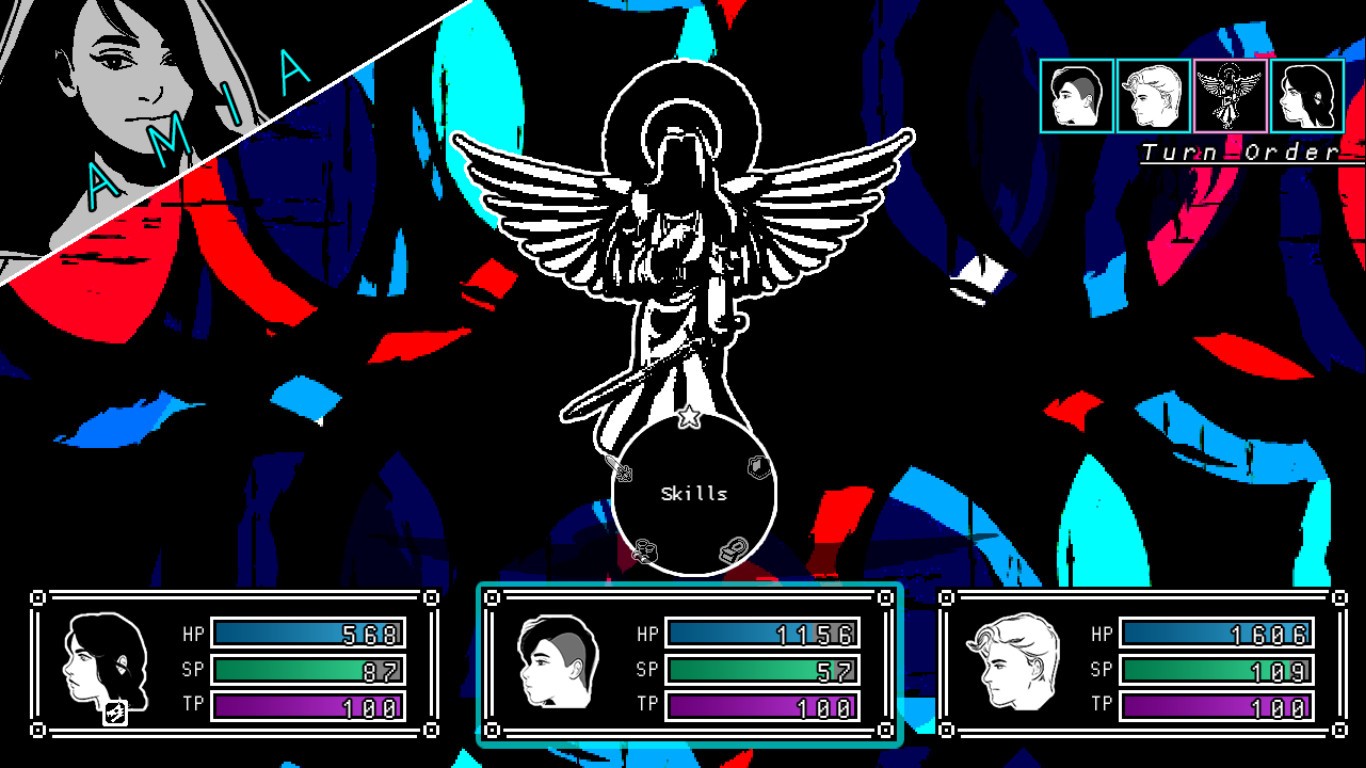The image size is (1366, 768).
Task: Click the status effect icon on left party panel
Action: [x=113, y=712]
